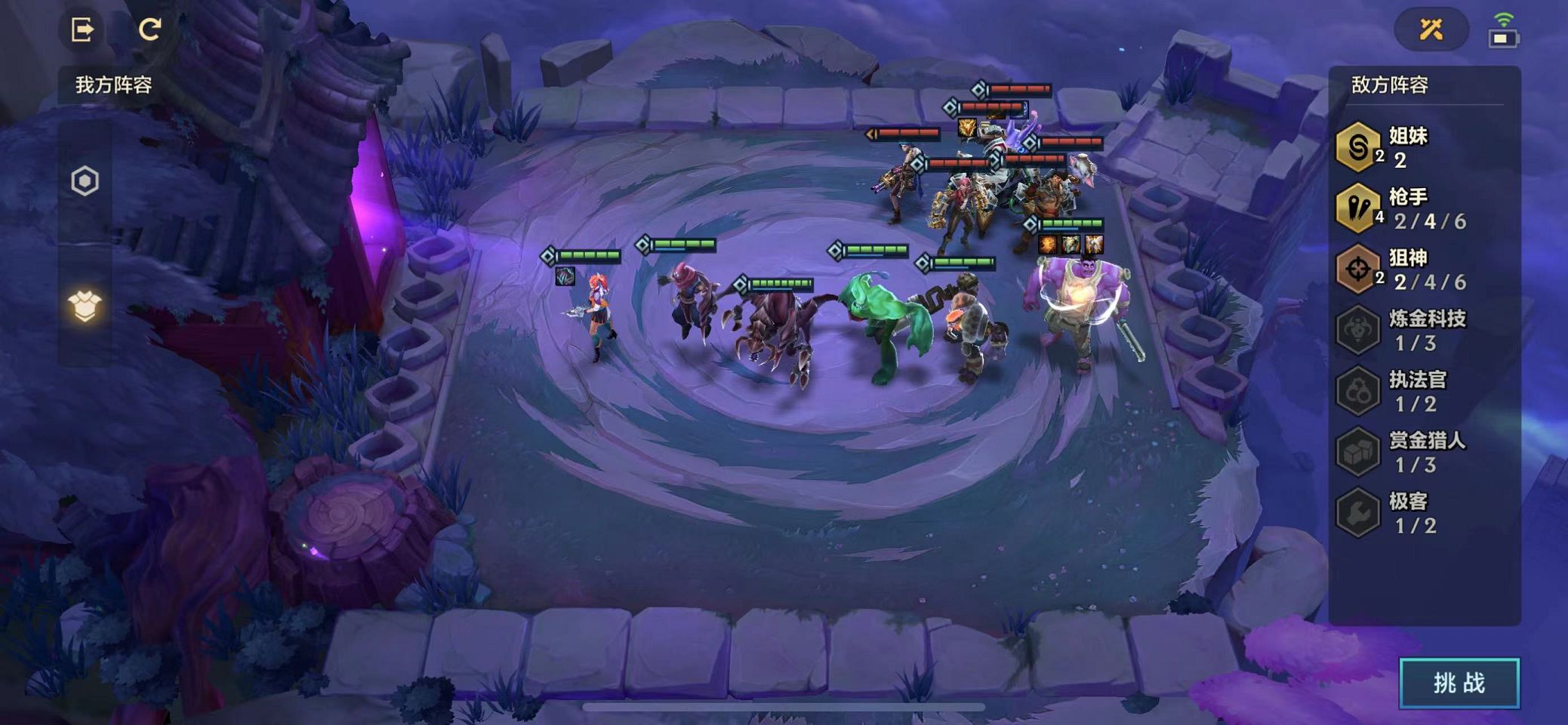Image resolution: width=1568 pixels, height=725 pixels.
Task: Open the crossed swords panel at top right
Action: point(1431,29)
